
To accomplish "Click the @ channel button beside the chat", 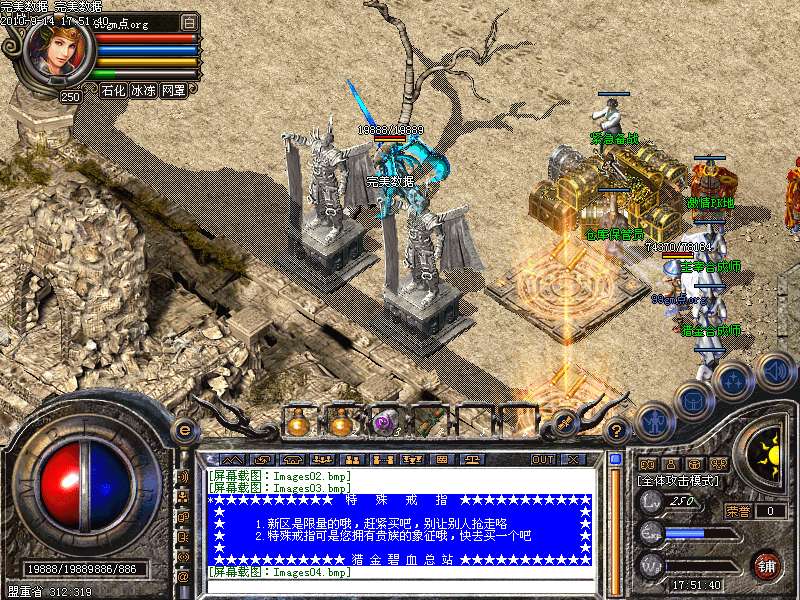I will [183, 577].
